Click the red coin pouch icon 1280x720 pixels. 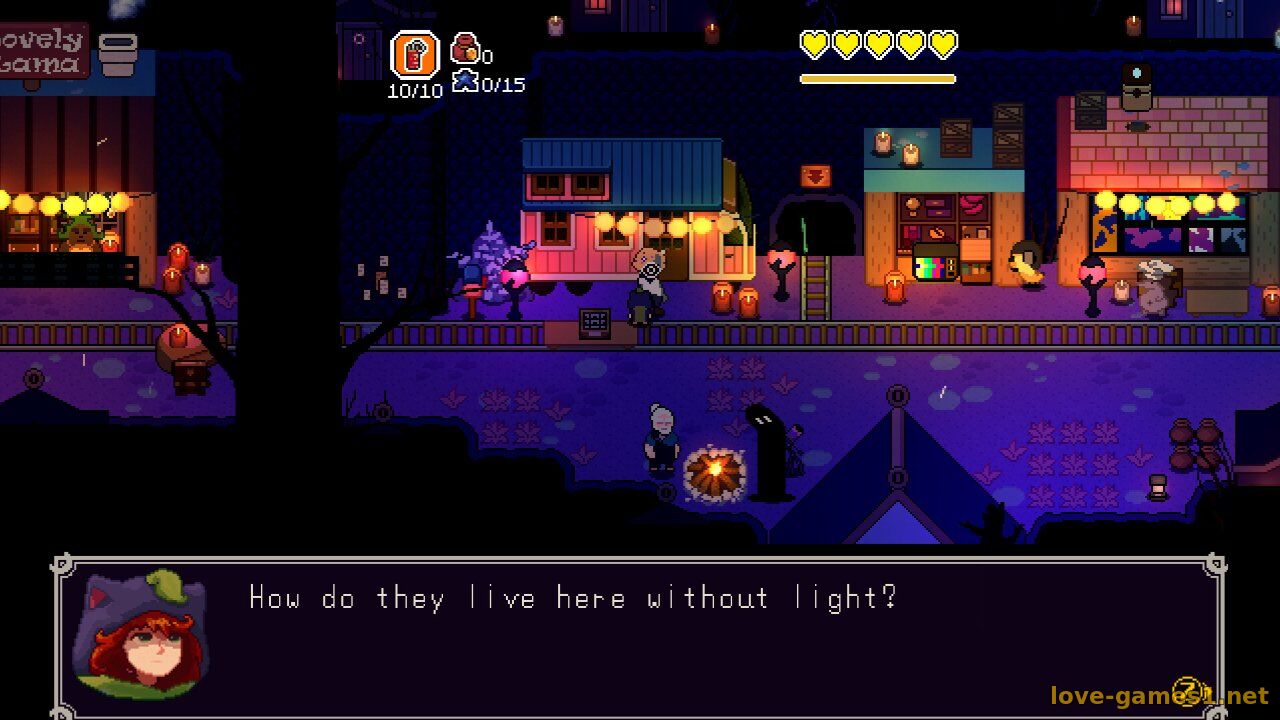(x=465, y=47)
